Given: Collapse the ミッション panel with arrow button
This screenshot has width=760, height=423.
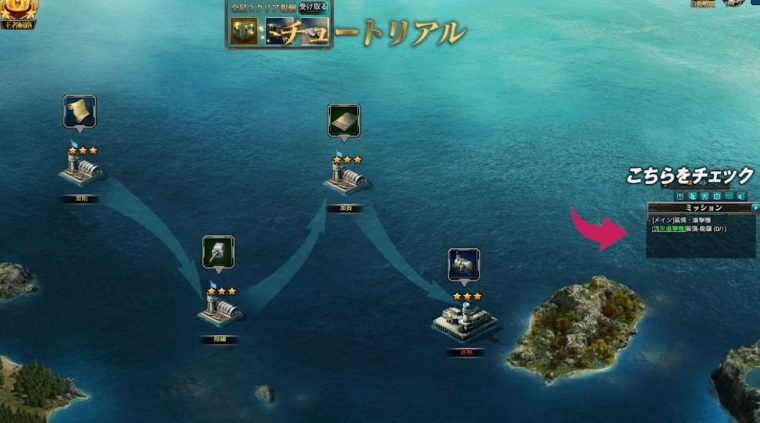Looking at the screenshot, I should click(755, 207).
